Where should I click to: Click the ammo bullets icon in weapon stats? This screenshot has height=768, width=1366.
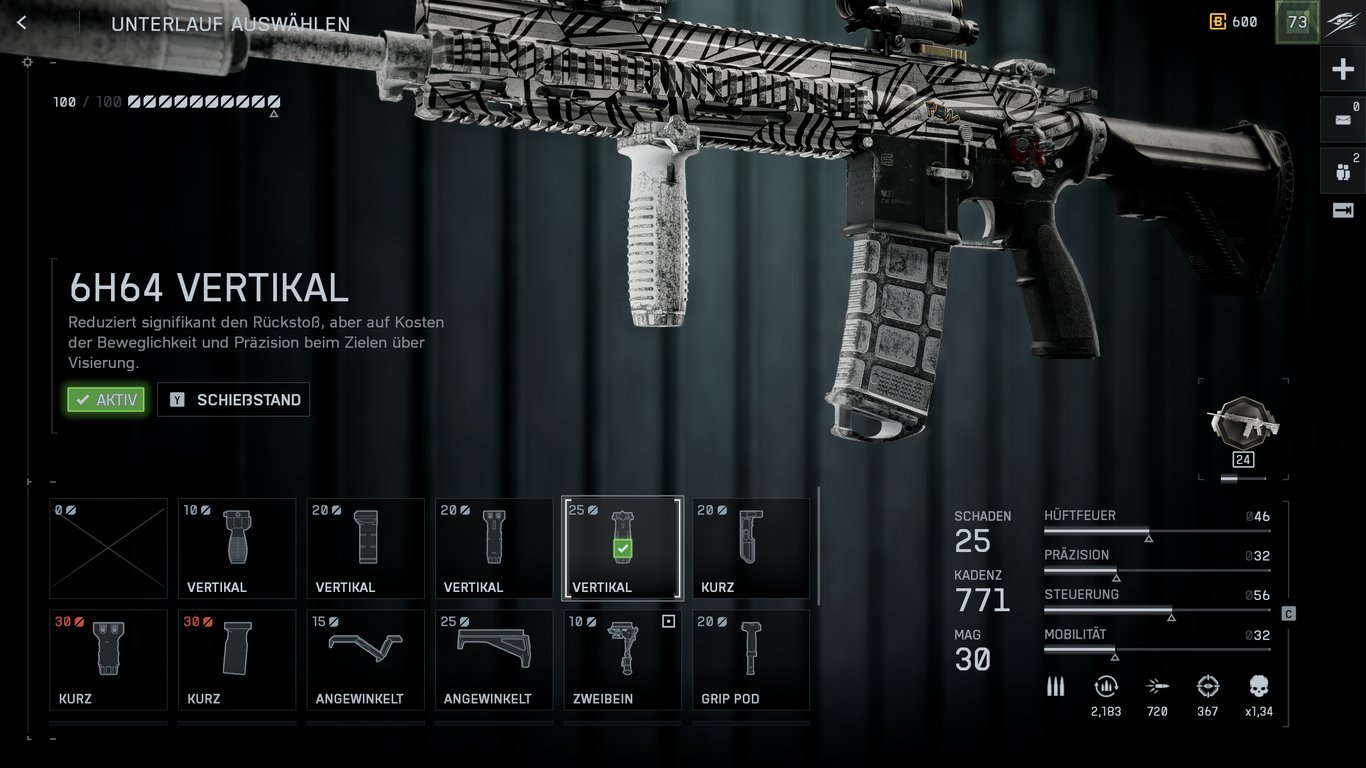[x=1055, y=688]
